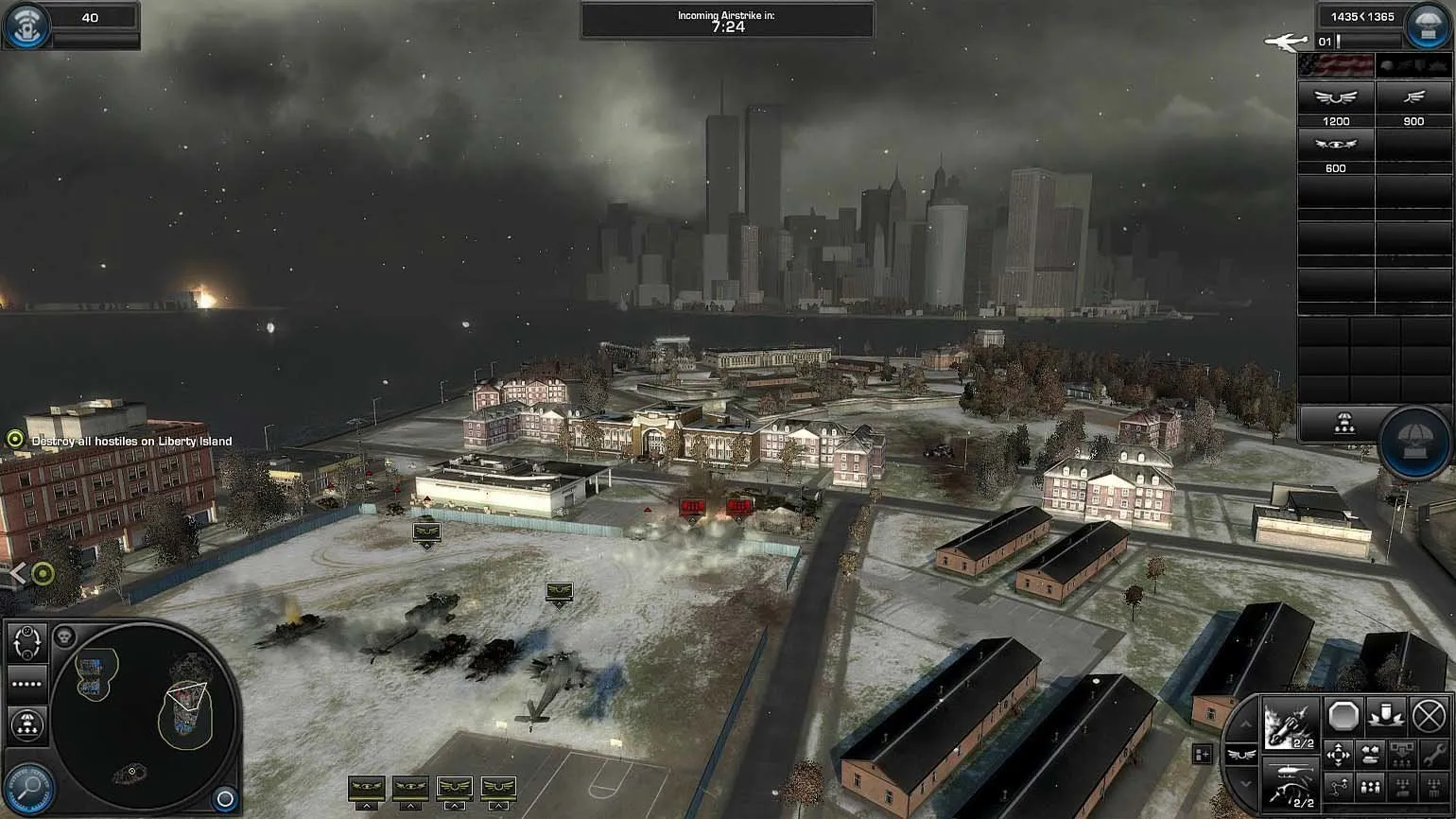1456x819 pixels.
Task: Open the tactical aid menu in top-left
Action: [26, 26]
